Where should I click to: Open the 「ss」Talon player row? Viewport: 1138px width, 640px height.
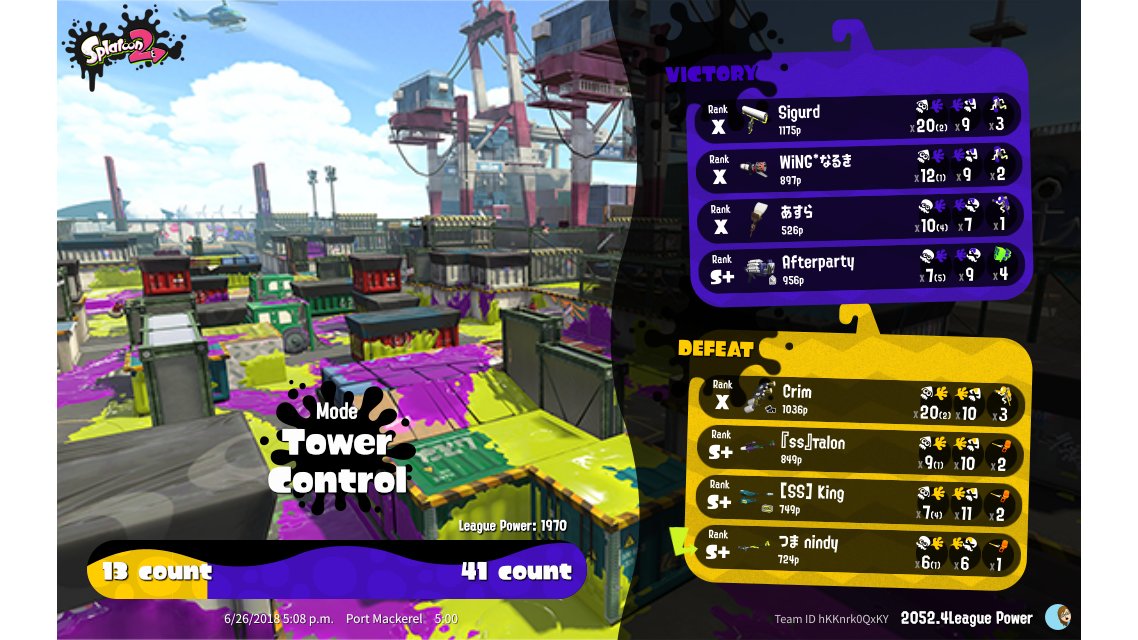858,451
